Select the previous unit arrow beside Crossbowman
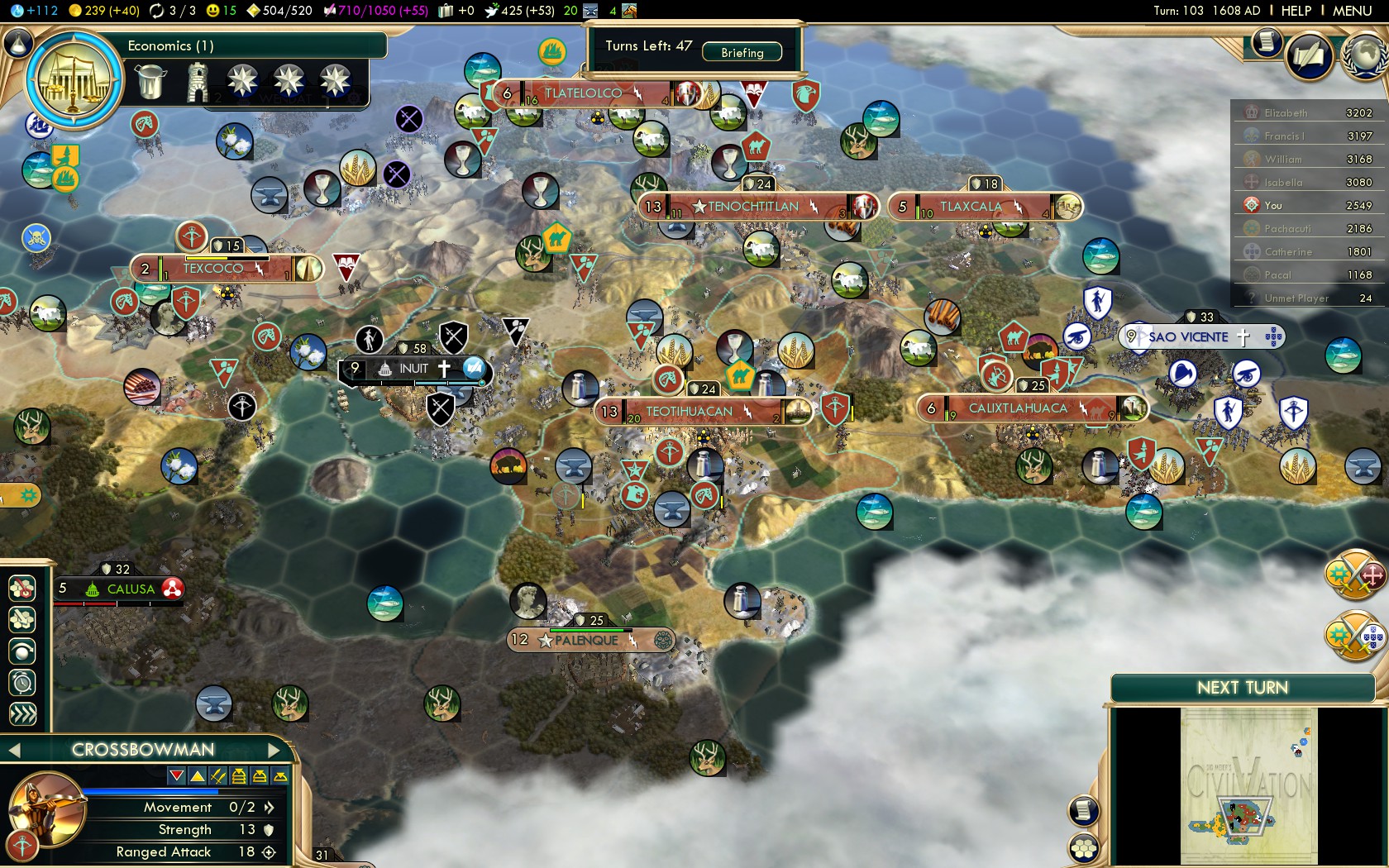Screen dimensions: 1389x868 [13, 750]
